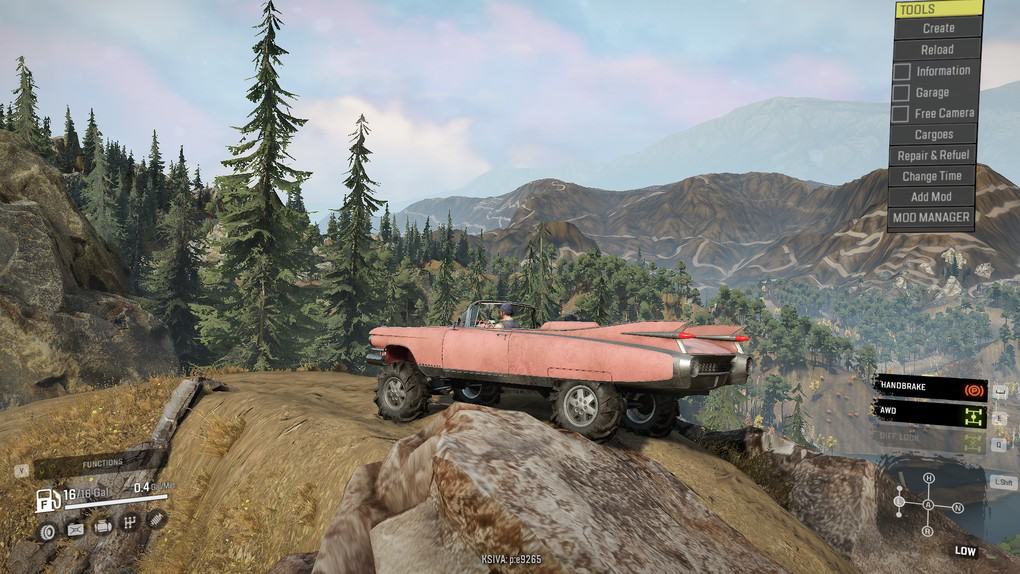Open the Cargoes tool
The image size is (1020, 574).
pyautogui.click(x=934, y=135)
